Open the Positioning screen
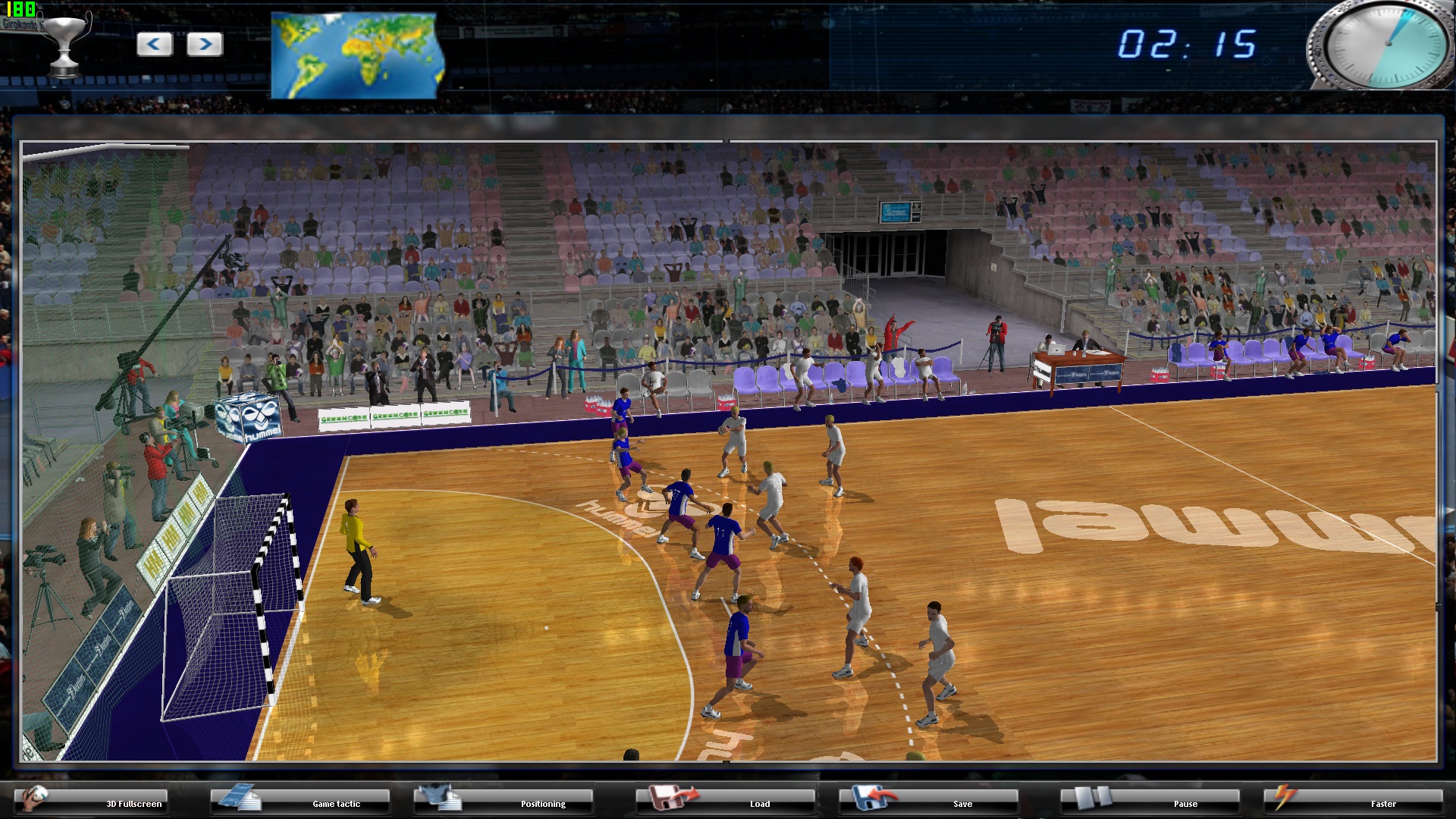 pyautogui.click(x=543, y=804)
